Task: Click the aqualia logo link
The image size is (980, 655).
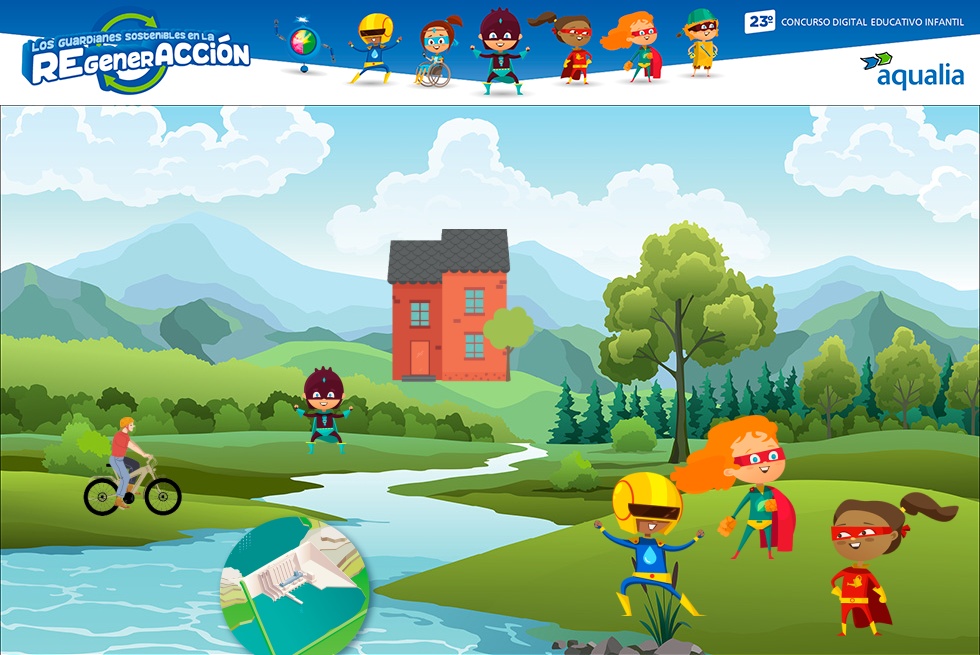Action: tap(912, 70)
